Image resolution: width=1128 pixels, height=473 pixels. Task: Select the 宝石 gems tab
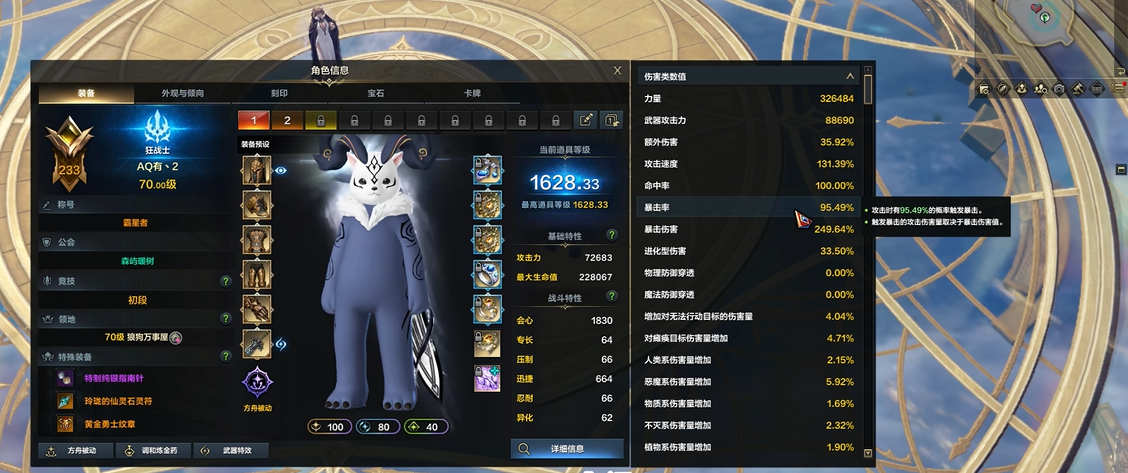tap(375, 93)
